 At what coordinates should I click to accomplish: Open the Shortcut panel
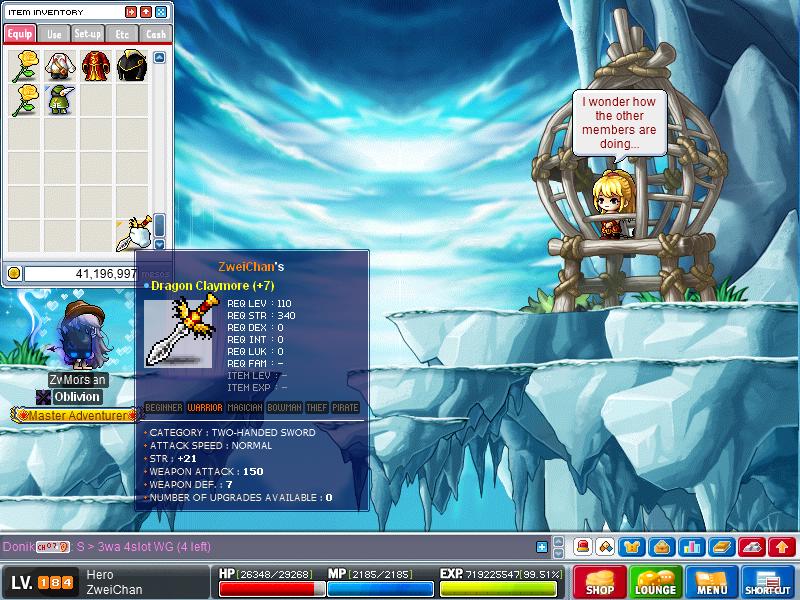coord(768,582)
